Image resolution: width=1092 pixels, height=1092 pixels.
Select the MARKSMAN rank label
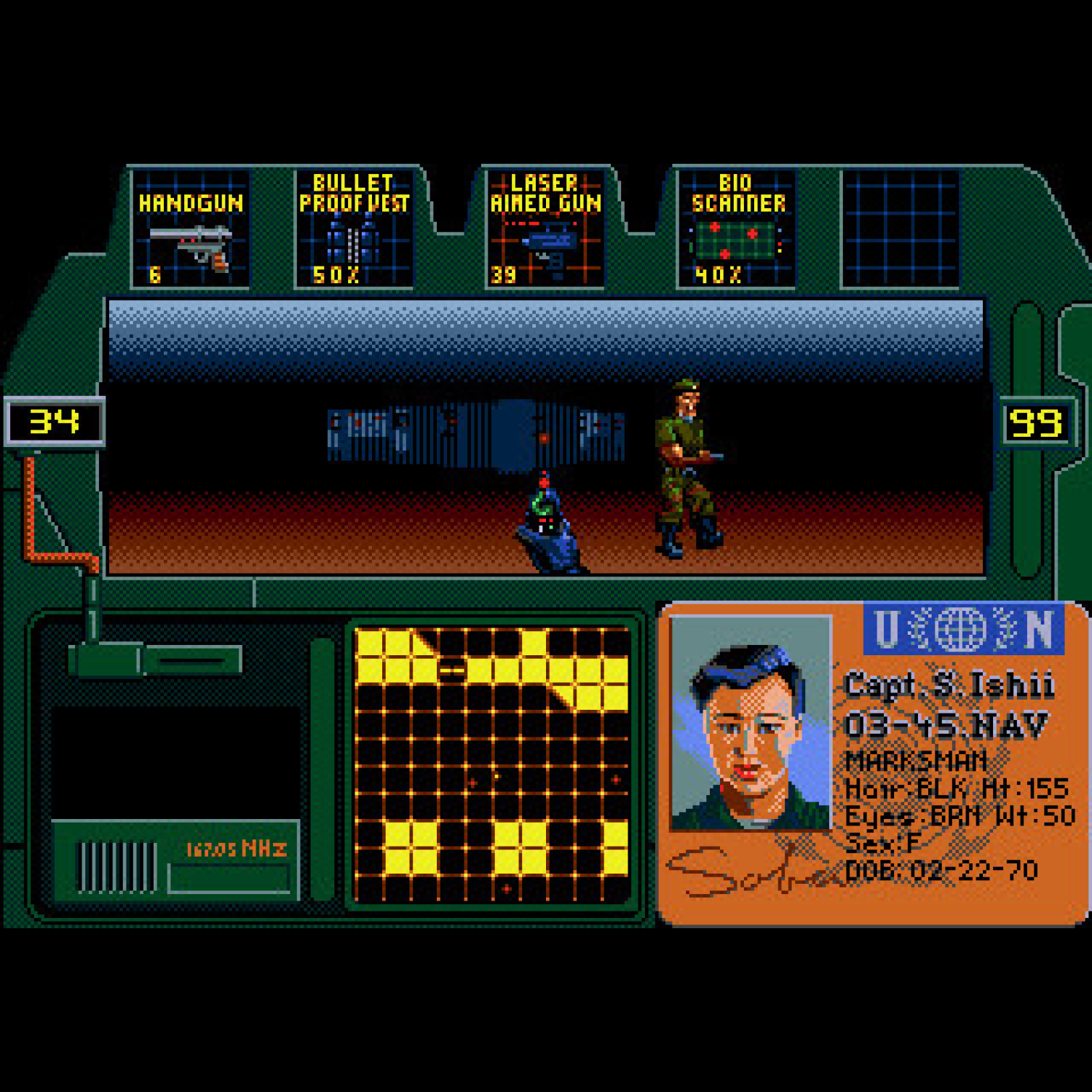click(919, 761)
